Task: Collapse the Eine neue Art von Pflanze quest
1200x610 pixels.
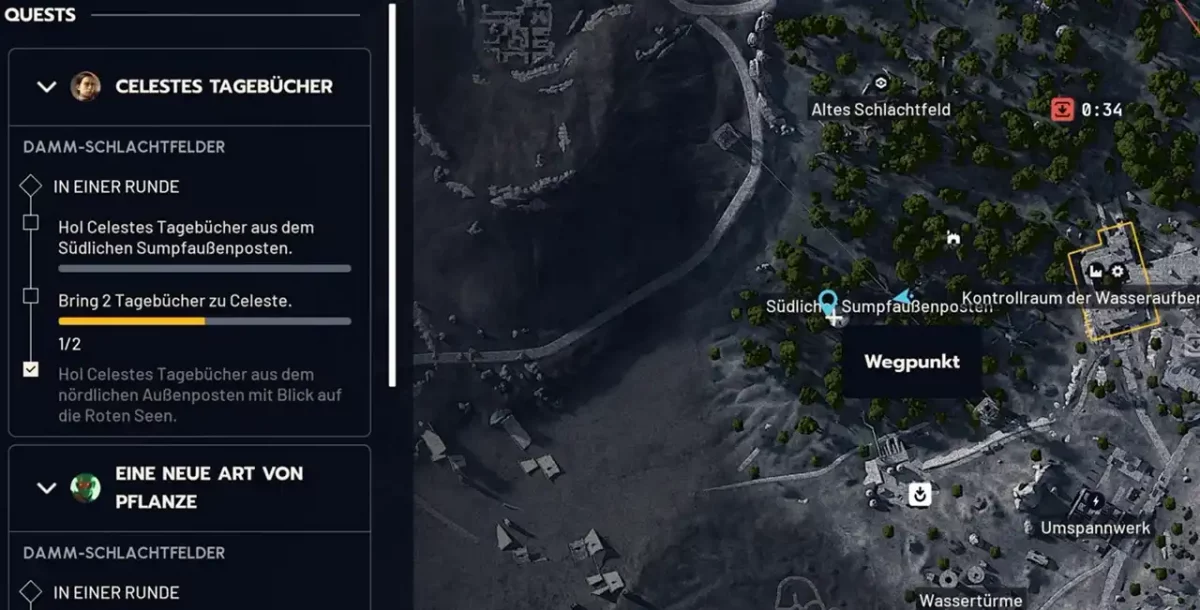Action: click(x=46, y=487)
